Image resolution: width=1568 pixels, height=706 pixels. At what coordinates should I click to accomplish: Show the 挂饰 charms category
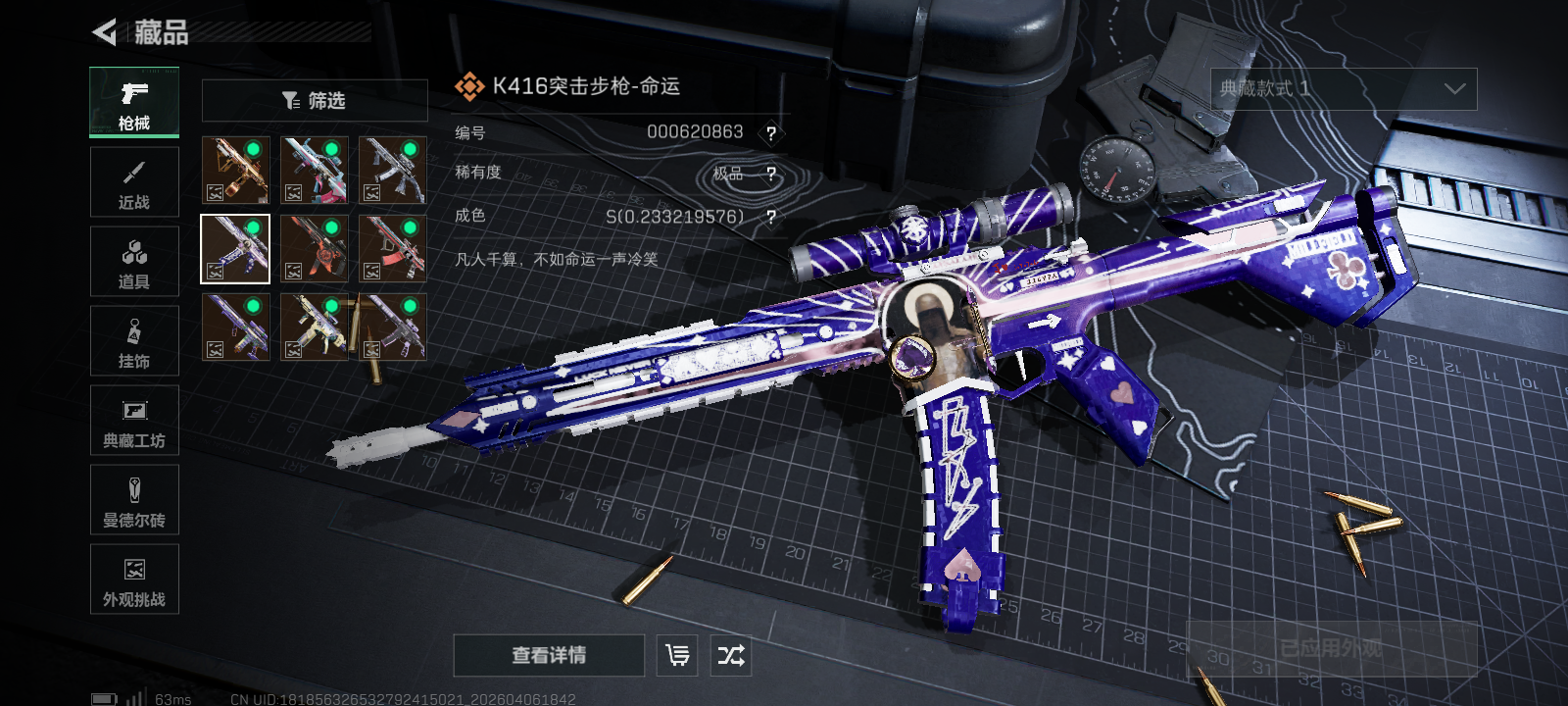[134, 341]
